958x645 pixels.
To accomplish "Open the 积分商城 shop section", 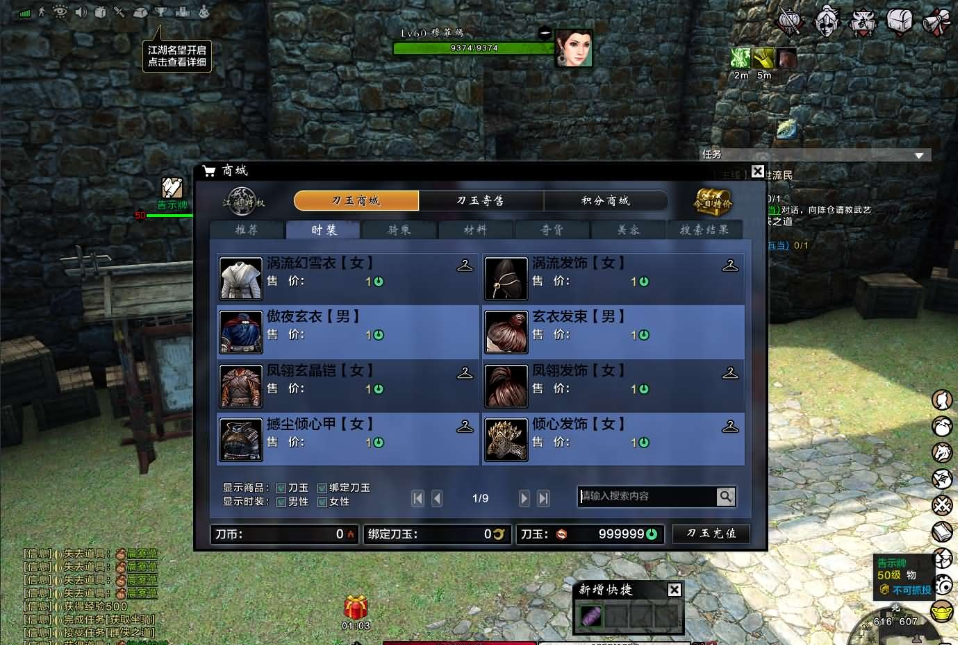I will (605, 201).
